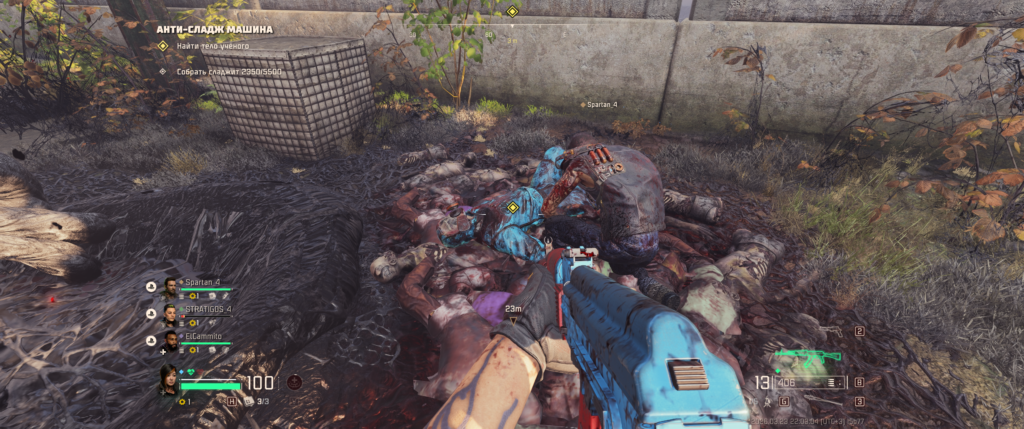This screenshot has width=1024, height=429.
Task: Click the Spartan_4 nameplate in the world
Action: [600, 104]
